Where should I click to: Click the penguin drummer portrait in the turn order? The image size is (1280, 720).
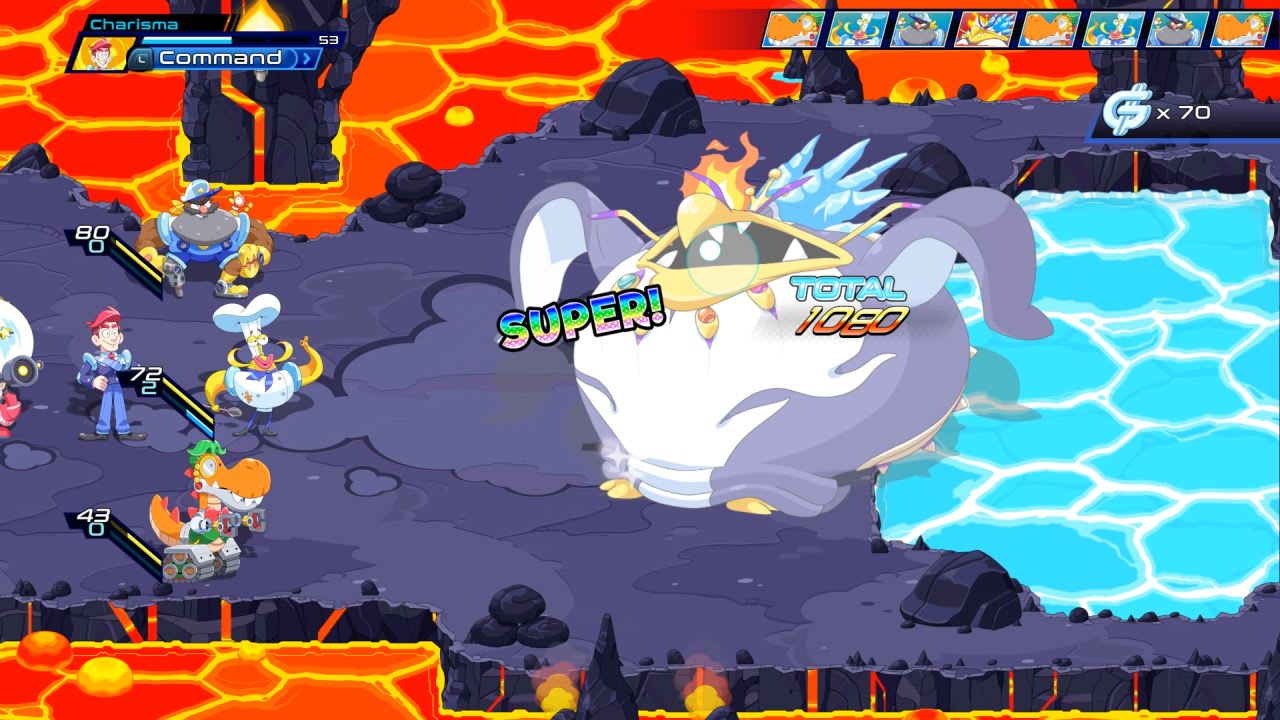(921, 30)
